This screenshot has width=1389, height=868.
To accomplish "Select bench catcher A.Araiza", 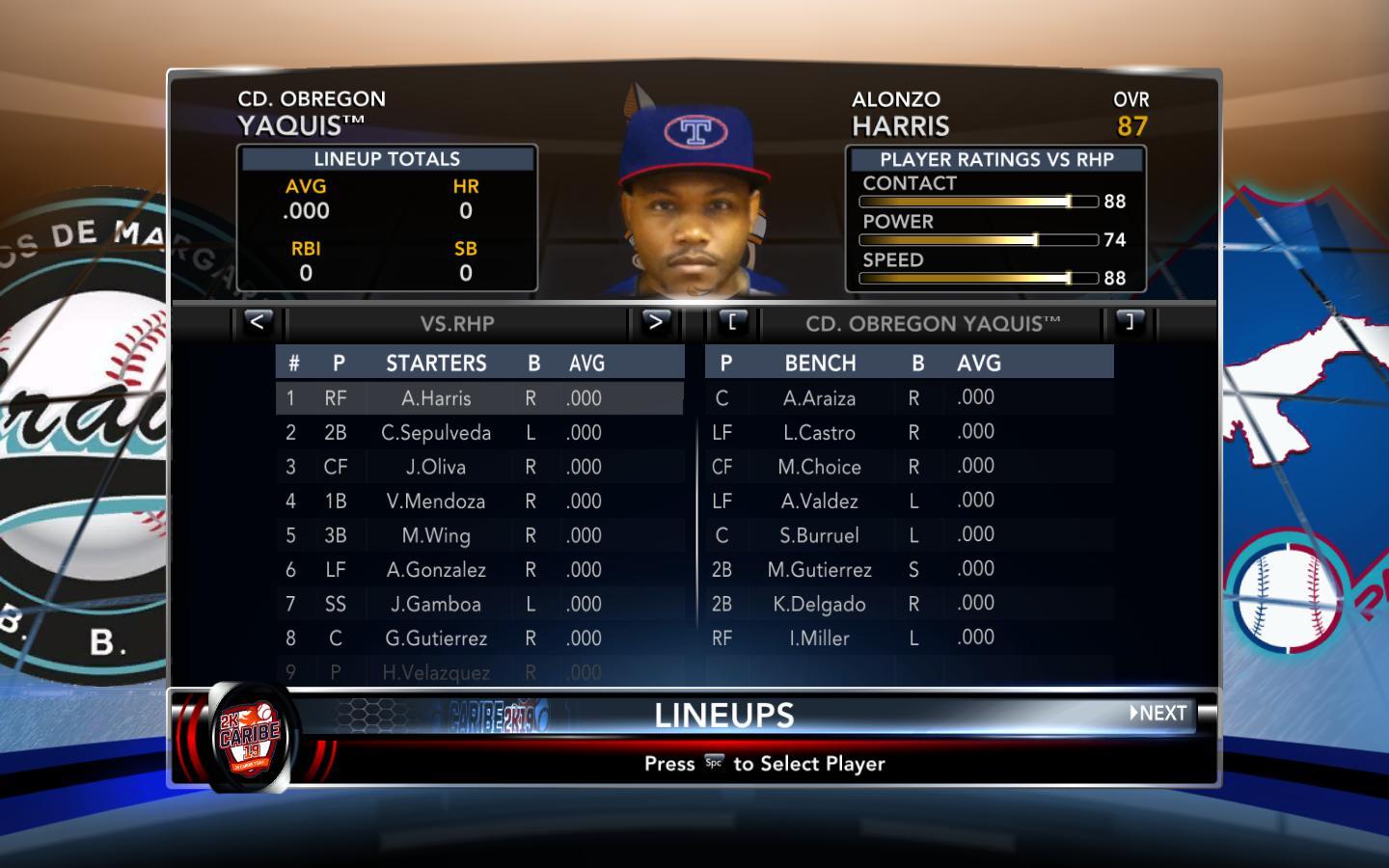I will [x=819, y=398].
